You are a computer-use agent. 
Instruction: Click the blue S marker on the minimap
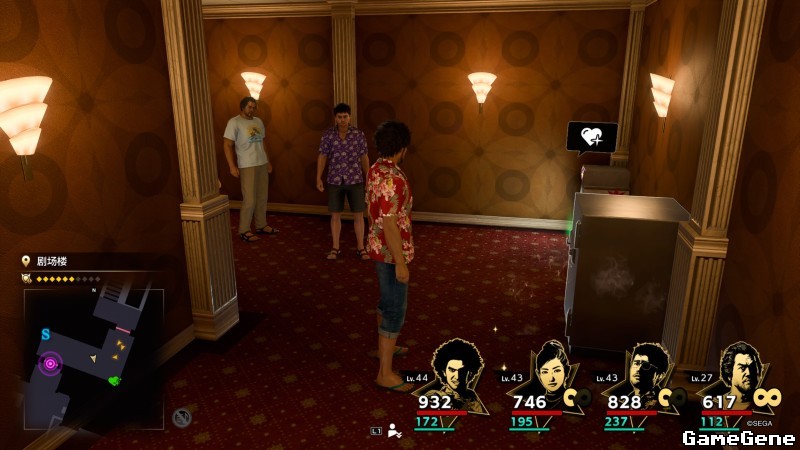[45, 333]
